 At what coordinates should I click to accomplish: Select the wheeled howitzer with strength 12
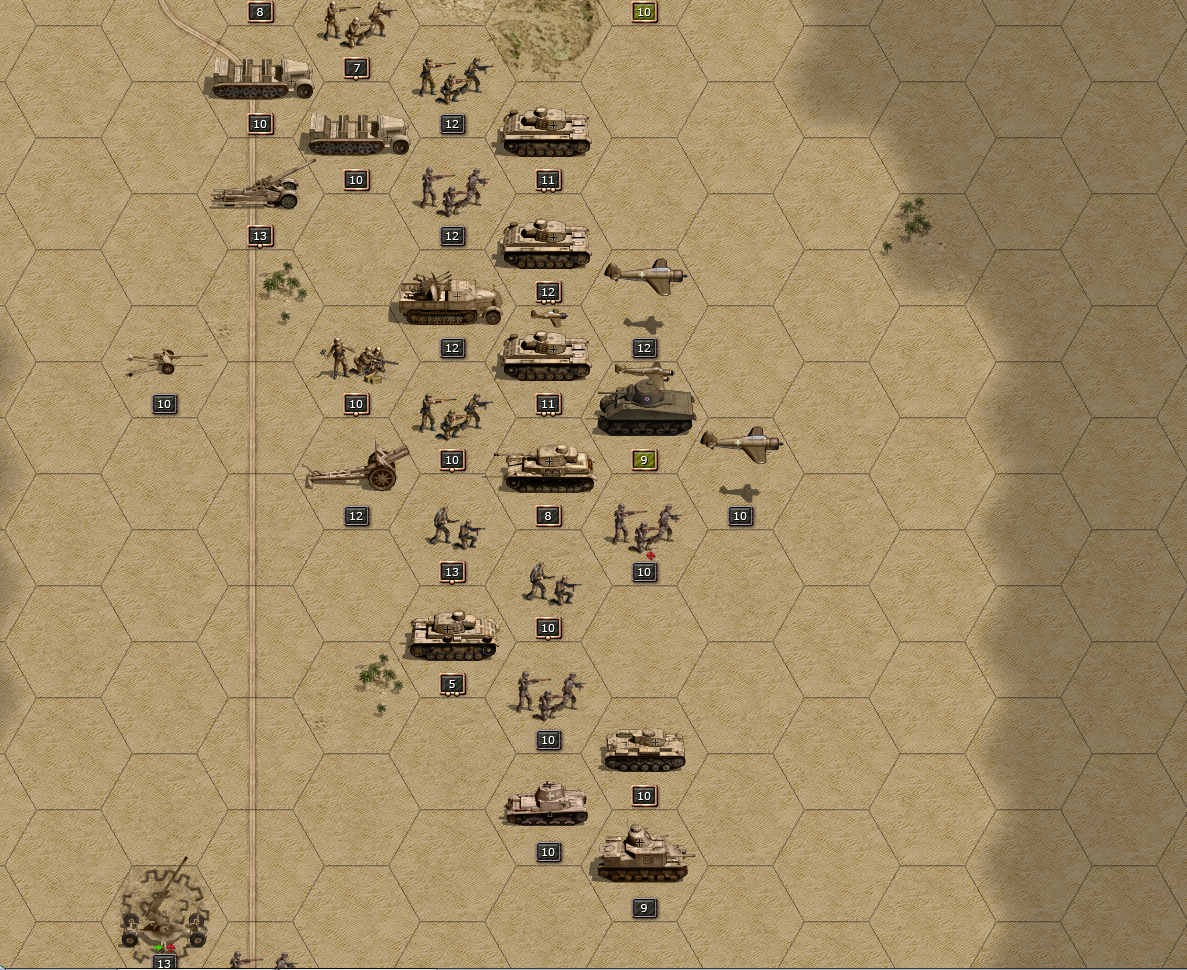(x=358, y=467)
